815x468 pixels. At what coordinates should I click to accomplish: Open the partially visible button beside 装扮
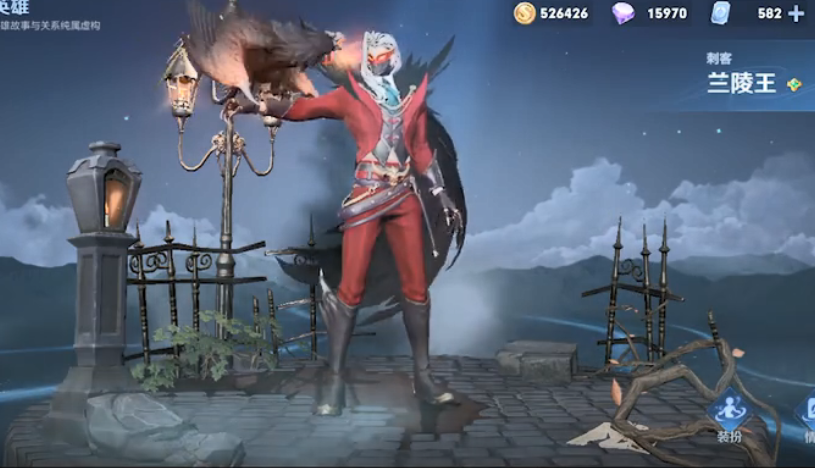[807, 418]
